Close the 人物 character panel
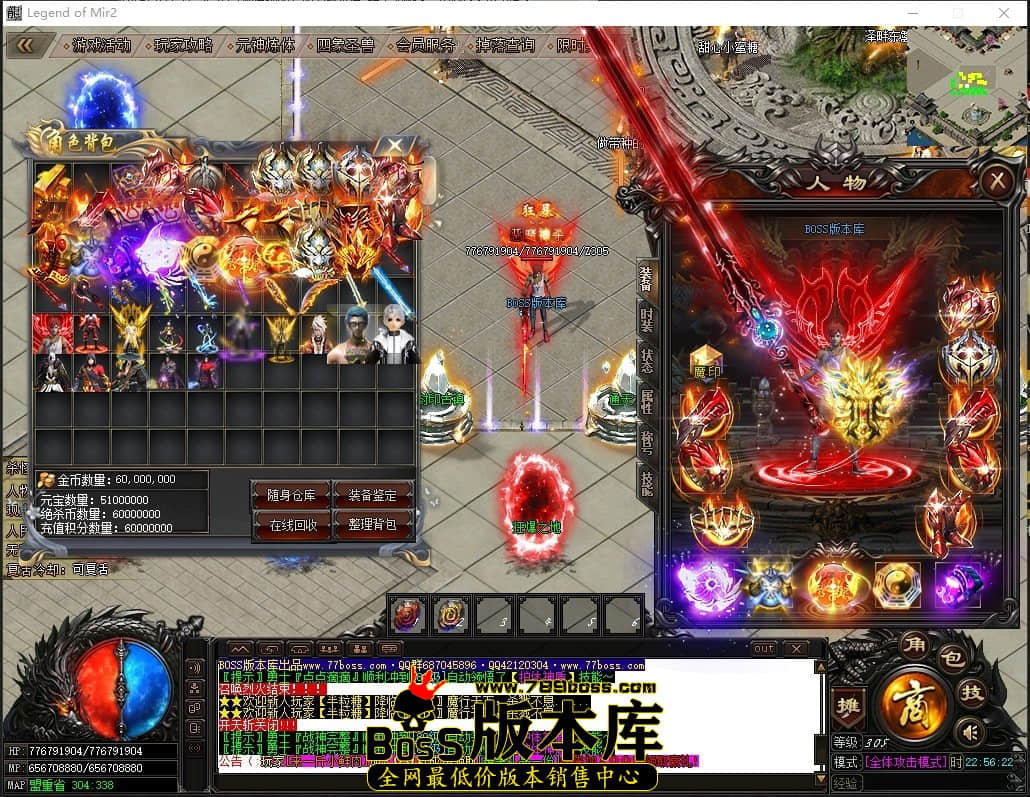 click(x=996, y=181)
